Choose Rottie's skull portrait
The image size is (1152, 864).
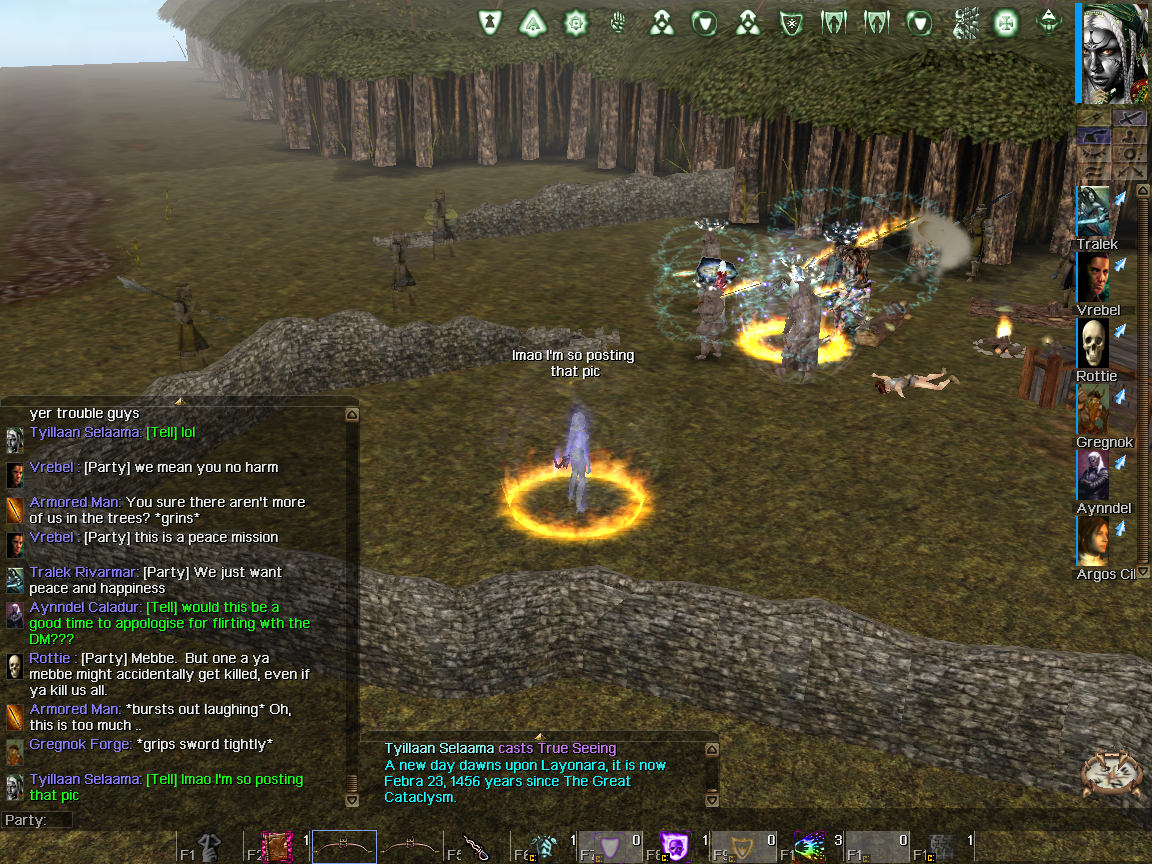pyautogui.click(x=1094, y=344)
